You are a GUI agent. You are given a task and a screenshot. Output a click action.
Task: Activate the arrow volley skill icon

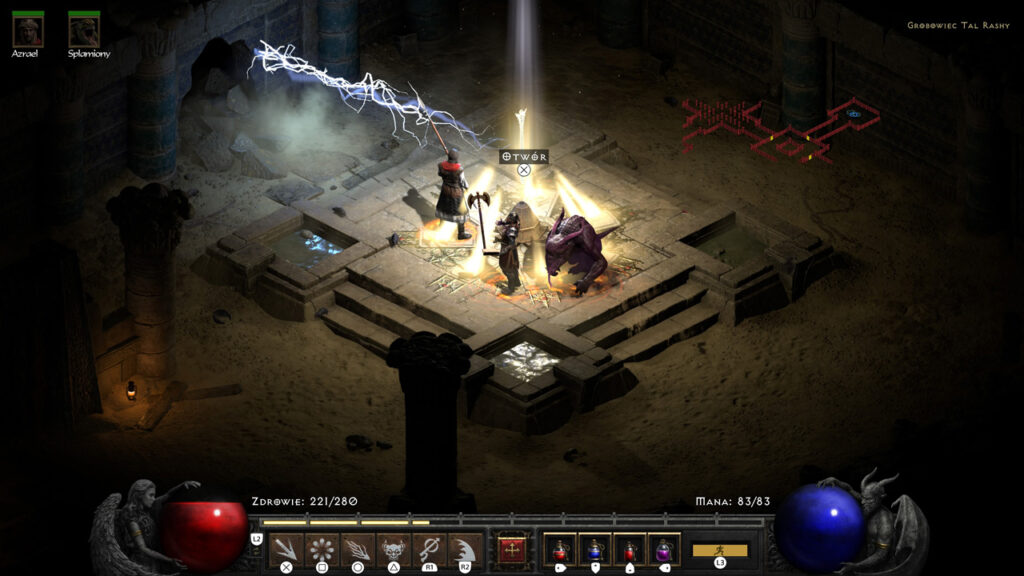pyautogui.click(x=286, y=550)
